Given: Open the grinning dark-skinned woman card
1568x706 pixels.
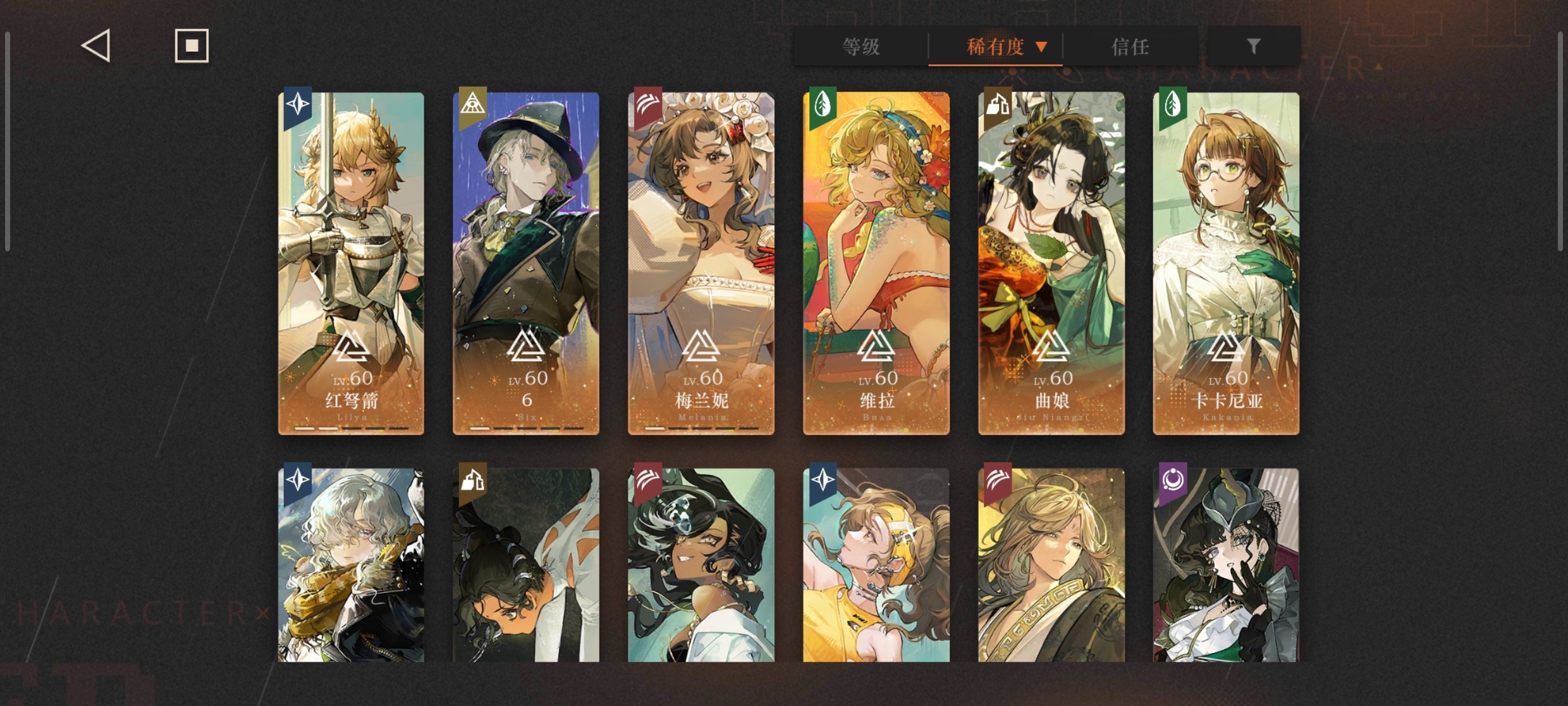Looking at the screenshot, I should tap(701, 565).
